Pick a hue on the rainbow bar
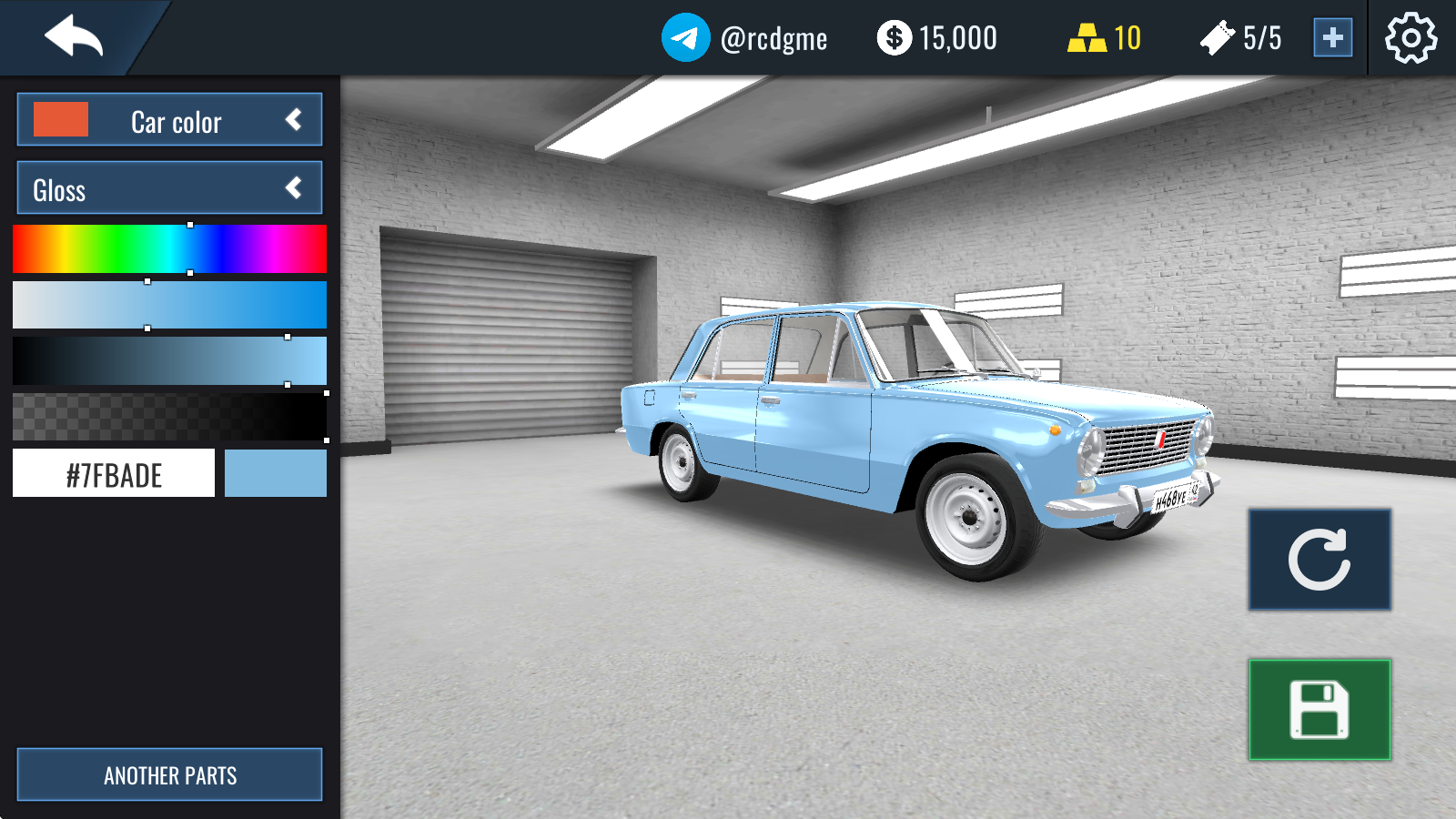 169,249
